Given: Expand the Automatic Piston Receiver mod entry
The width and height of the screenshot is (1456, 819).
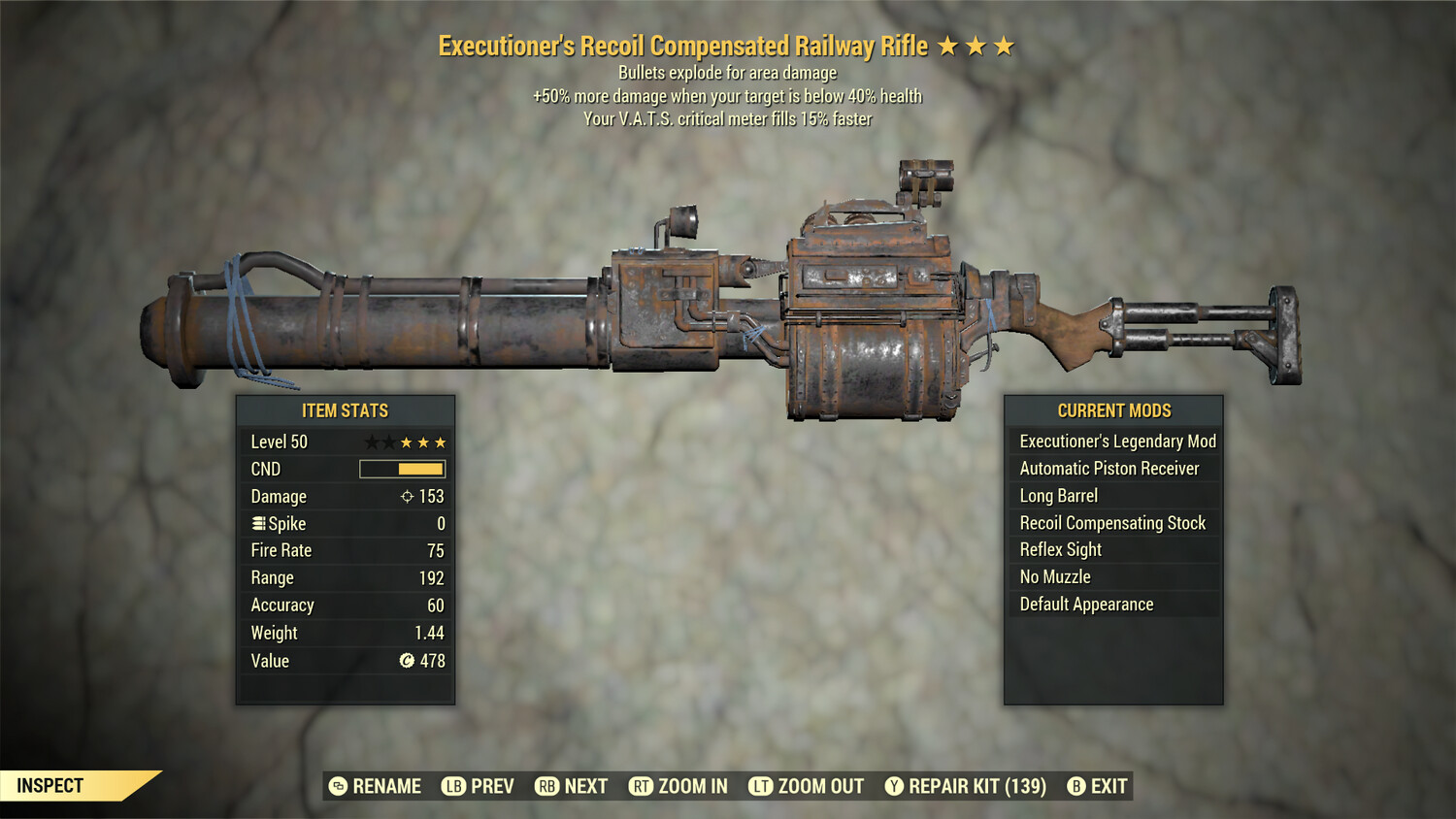Looking at the screenshot, I should click(1113, 468).
